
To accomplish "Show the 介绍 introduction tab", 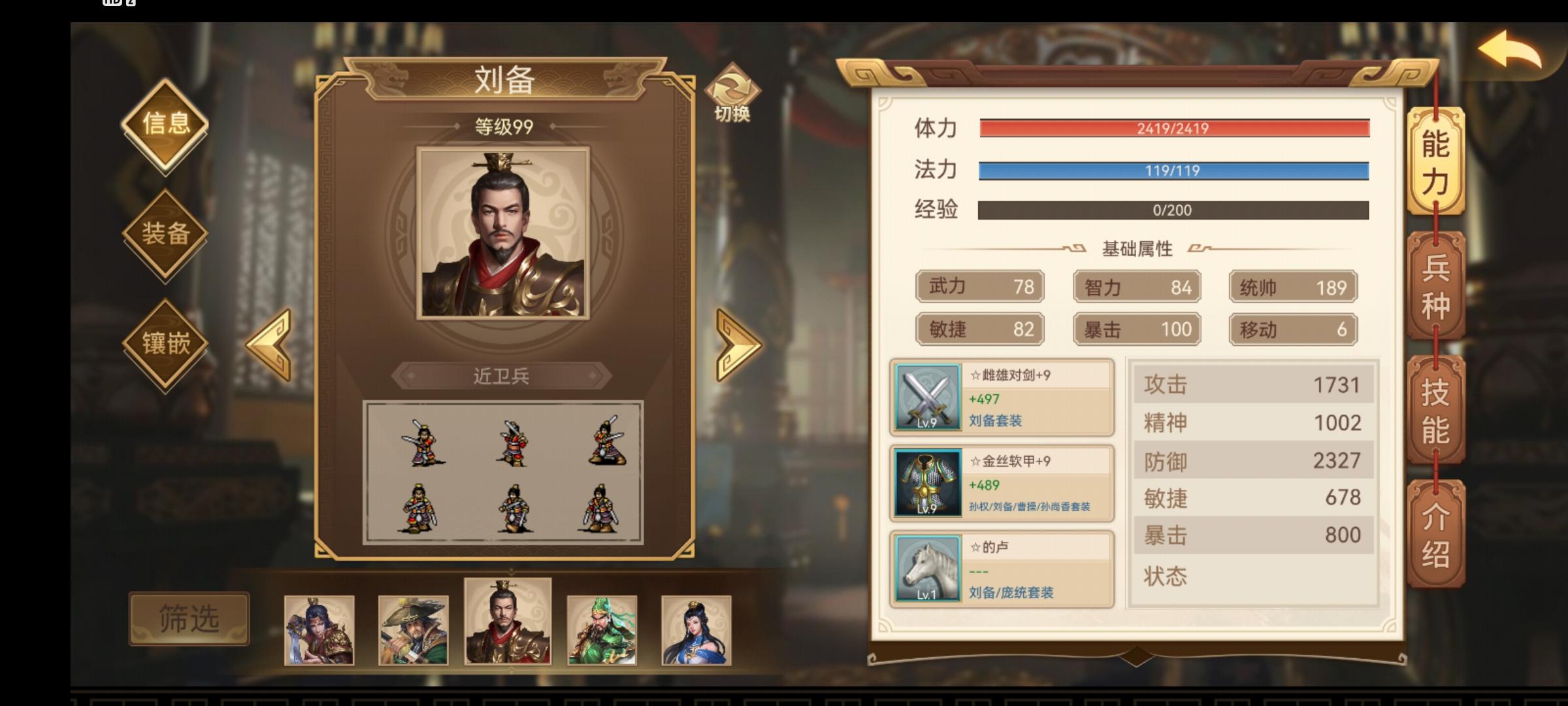I will (1435, 534).
